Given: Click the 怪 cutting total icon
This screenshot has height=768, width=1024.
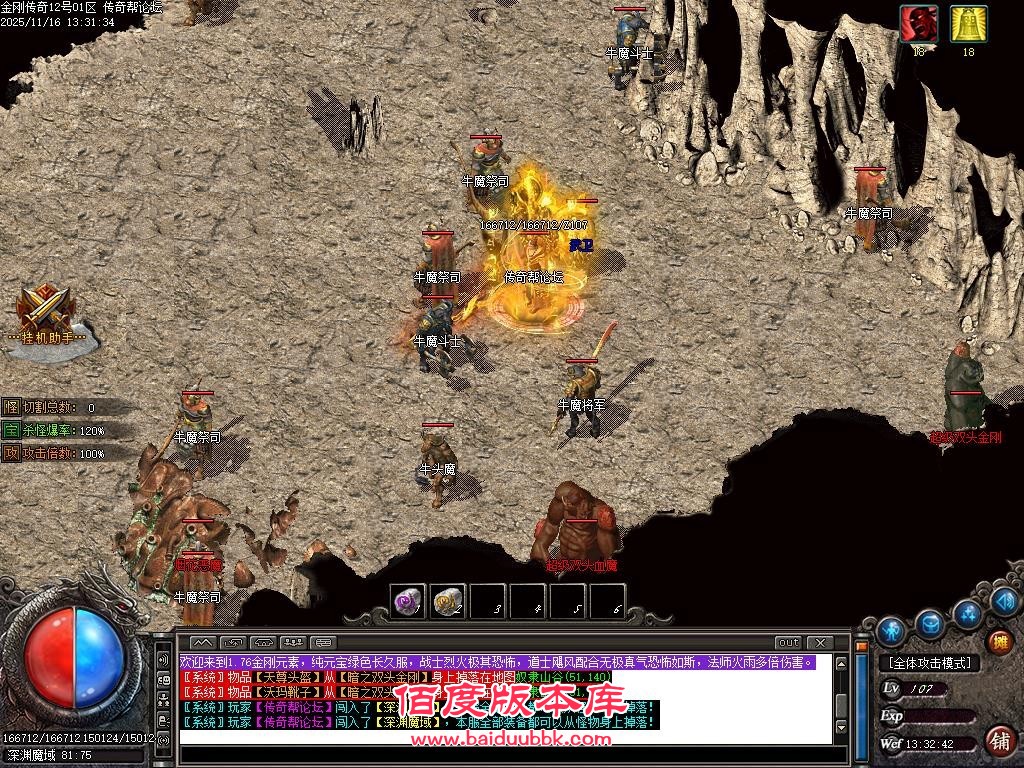Looking at the screenshot, I should point(11,407).
